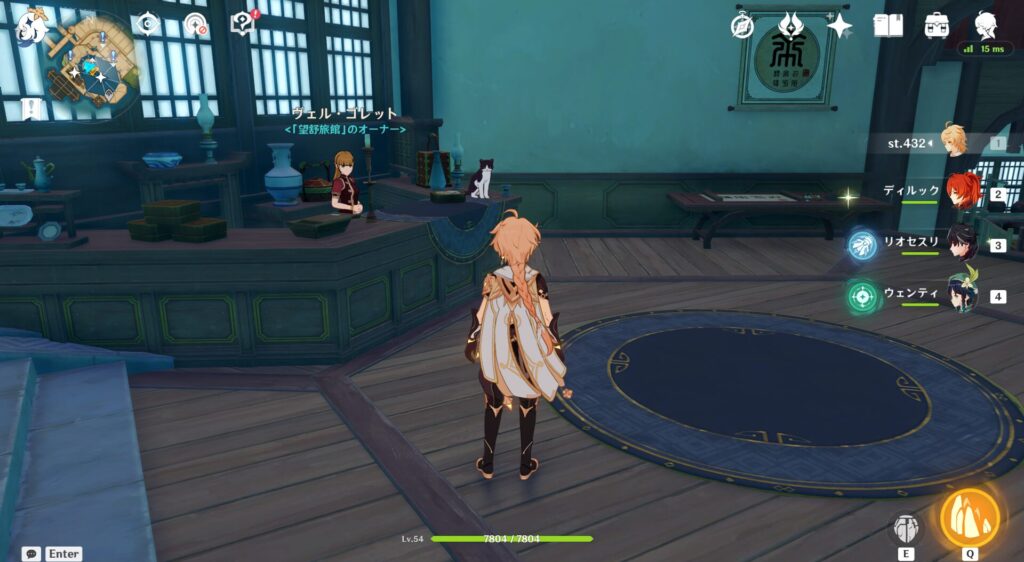Viewport: 1024px width, 562px height.
Task: Open the tutorial book with question mark
Action: [x=243, y=22]
